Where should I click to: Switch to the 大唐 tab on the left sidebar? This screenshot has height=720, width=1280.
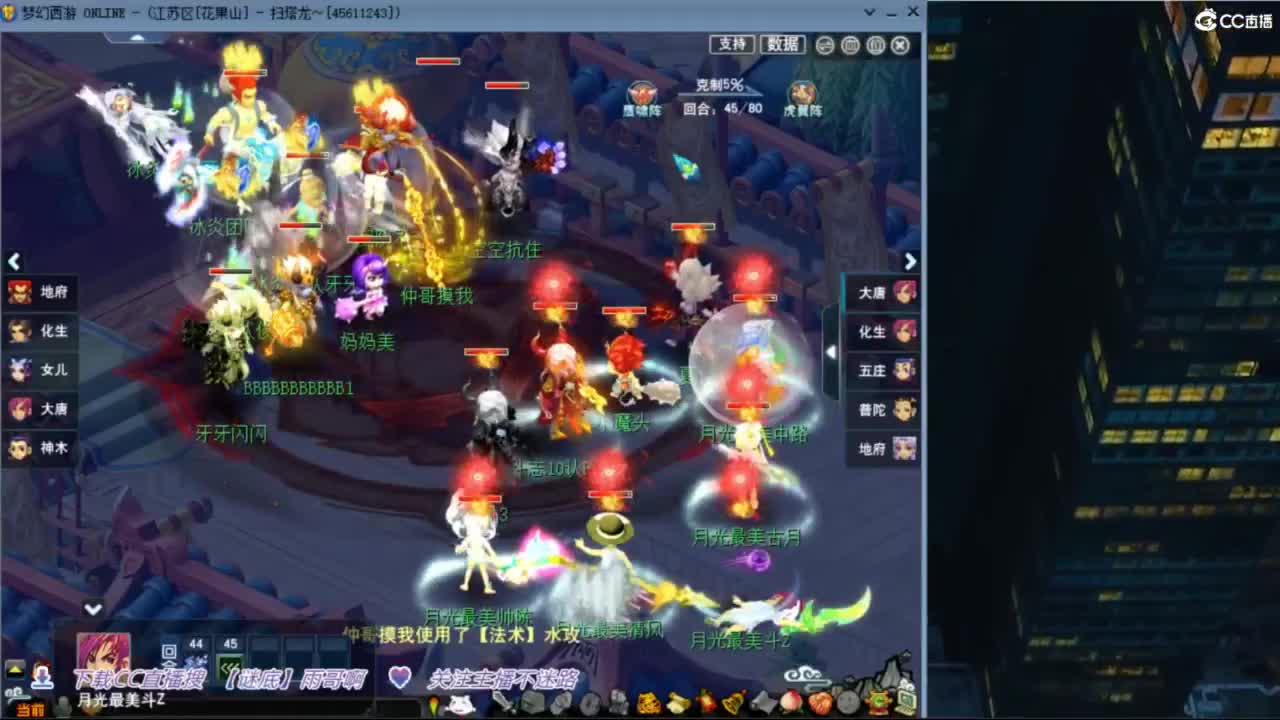click(40, 409)
